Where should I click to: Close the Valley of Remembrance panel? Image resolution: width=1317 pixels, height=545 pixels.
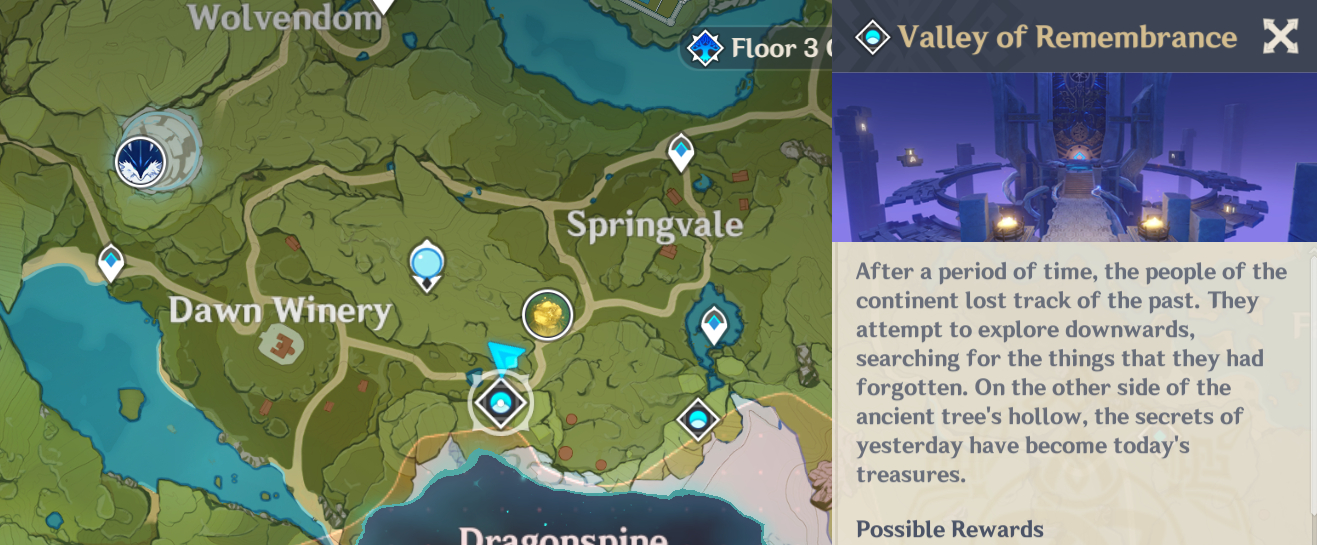(1280, 37)
